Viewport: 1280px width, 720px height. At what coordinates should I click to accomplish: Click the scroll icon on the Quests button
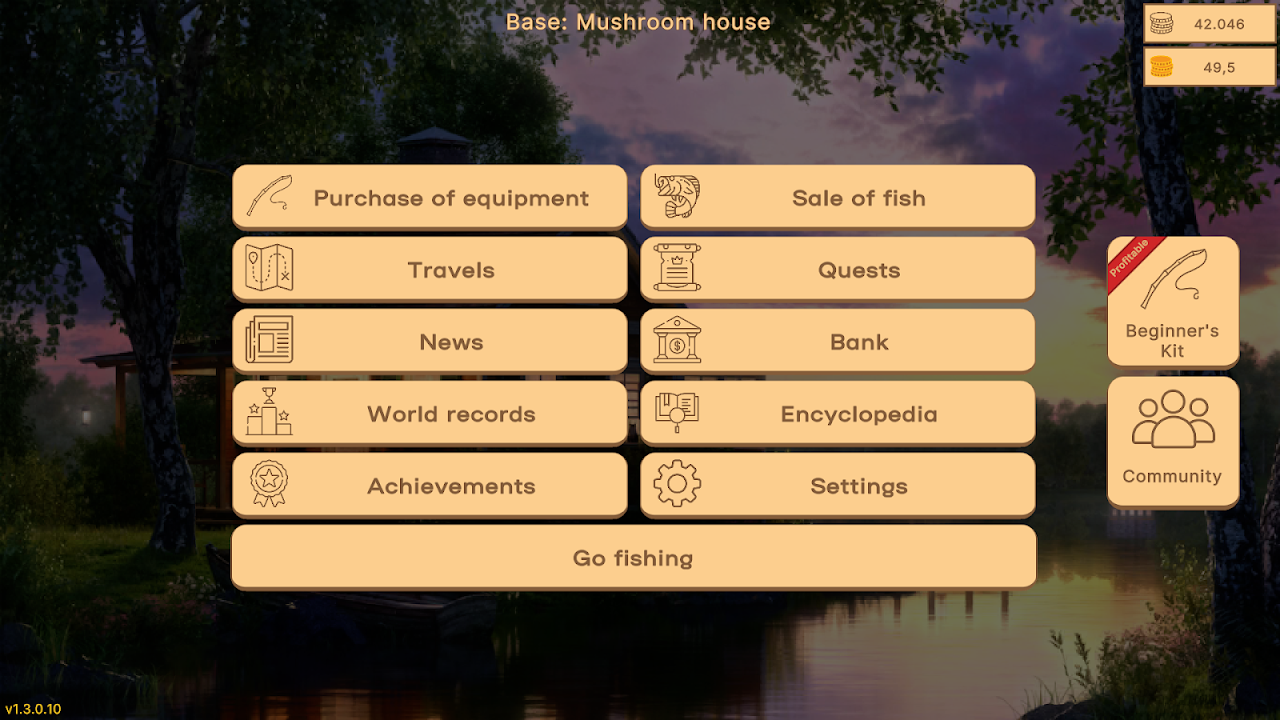pos(675,268)
